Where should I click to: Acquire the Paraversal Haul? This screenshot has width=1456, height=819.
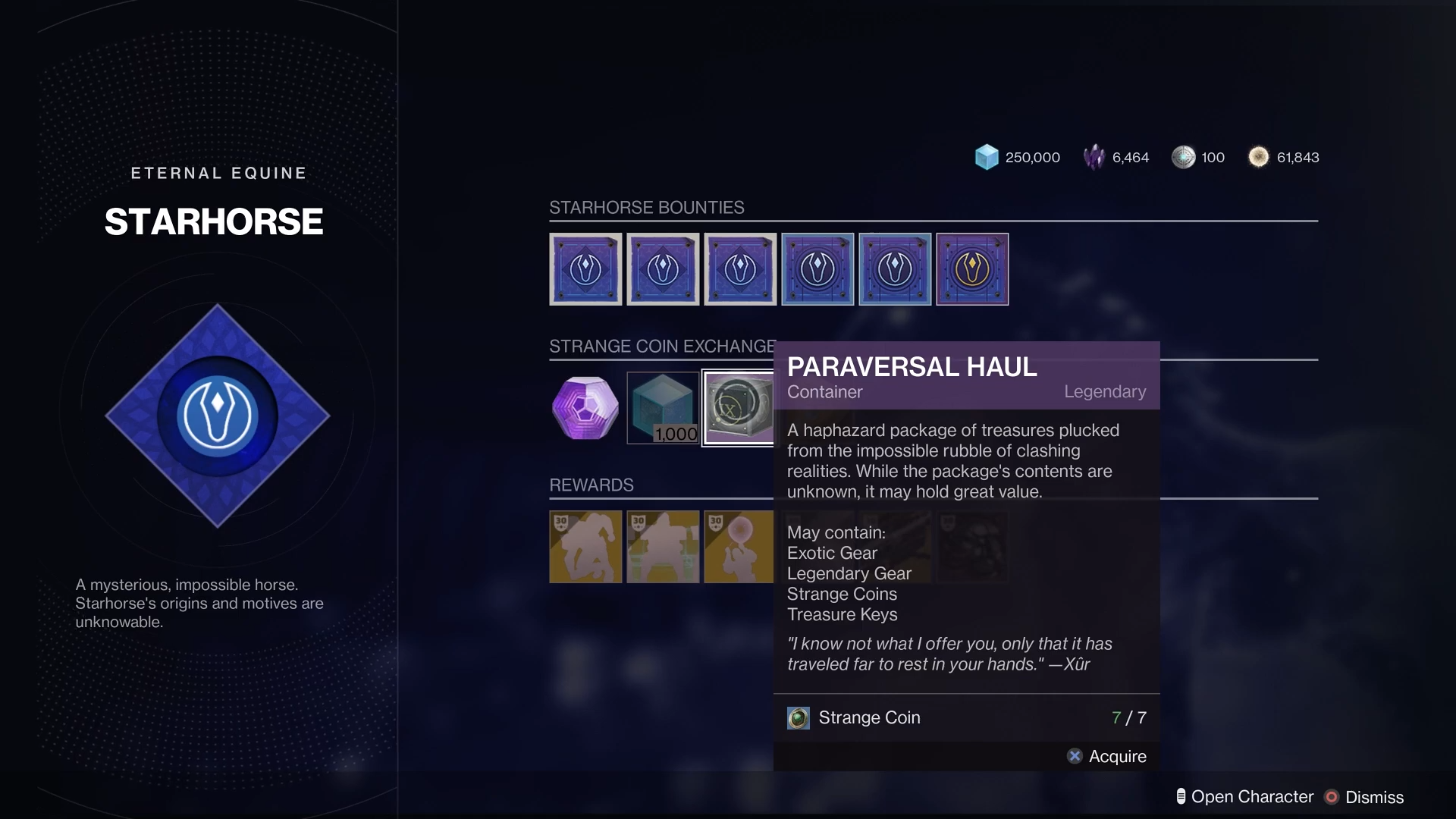(x=1107, y=756)
